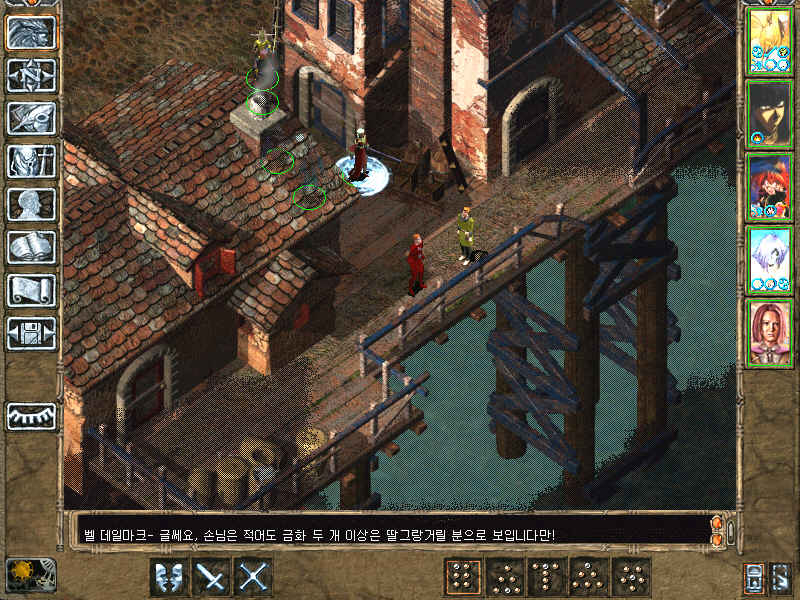Toggle party AI with the lantern button
Screen dimensions: 800x600
[x=751, y=577]
